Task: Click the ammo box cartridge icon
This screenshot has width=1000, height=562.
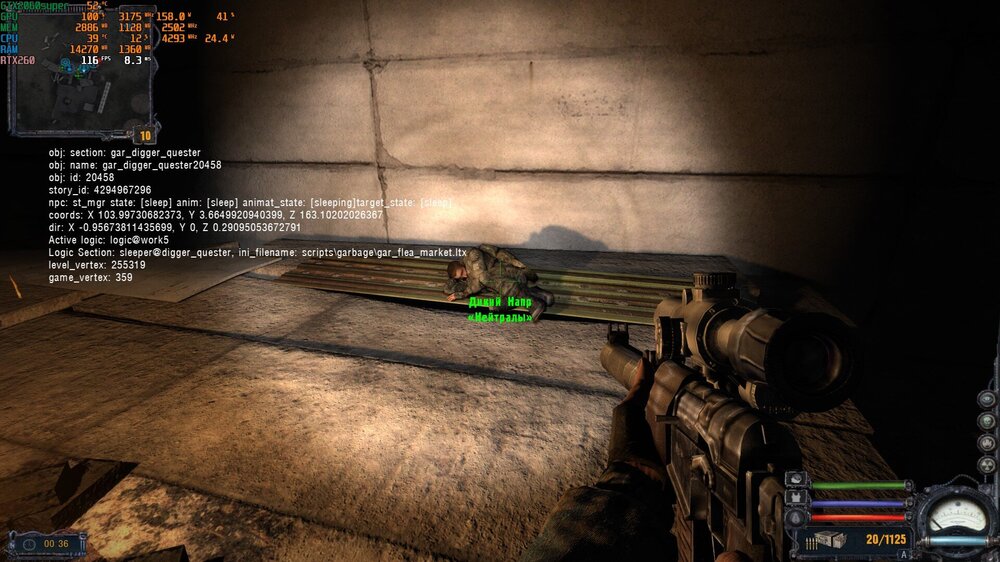Action: (833, 540)
